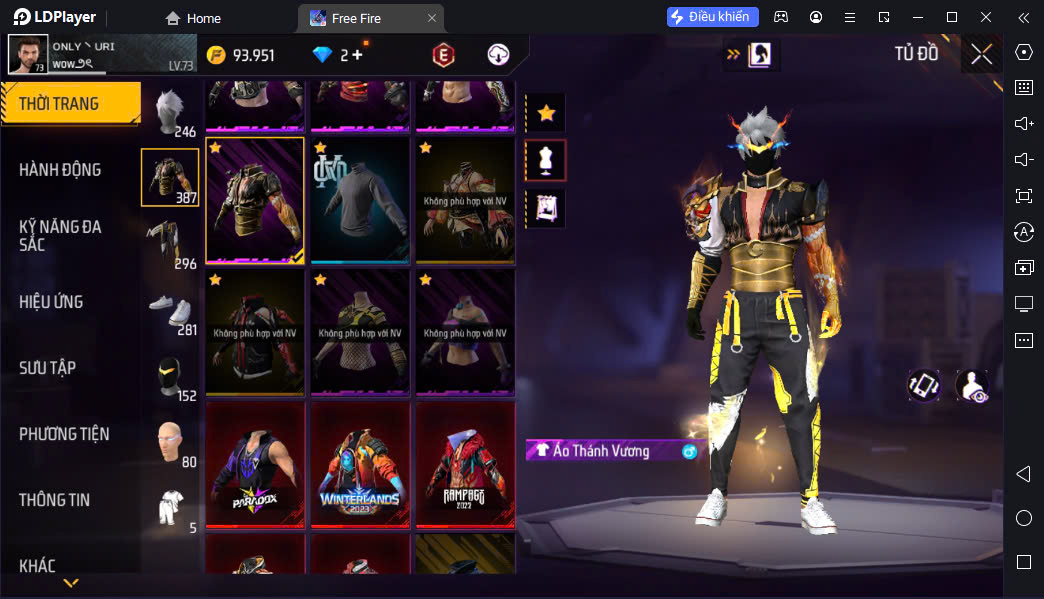The height and width of the screenshot is (599, 1044).
Task: Toggle the character view eye icon
Action: click(x=972, y=386)
